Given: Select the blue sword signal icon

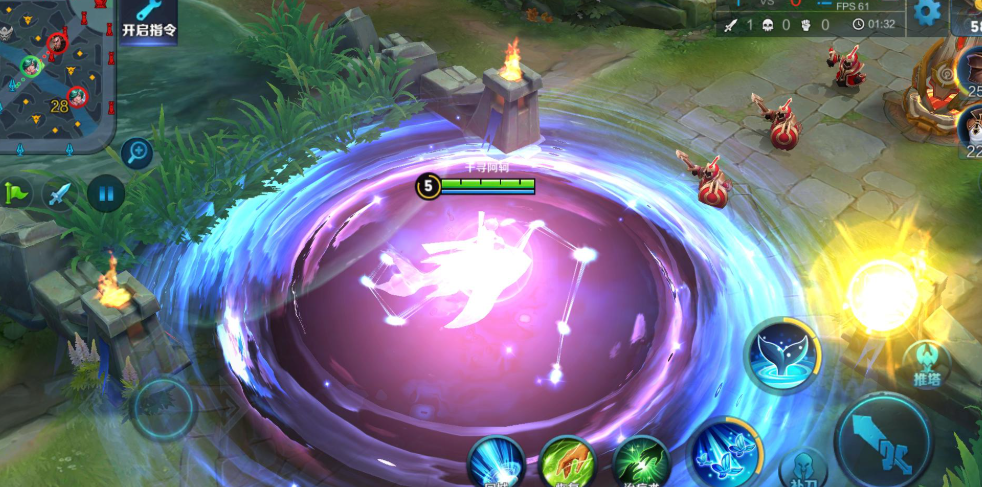Looking at the screenshot, I should [59, 193].
